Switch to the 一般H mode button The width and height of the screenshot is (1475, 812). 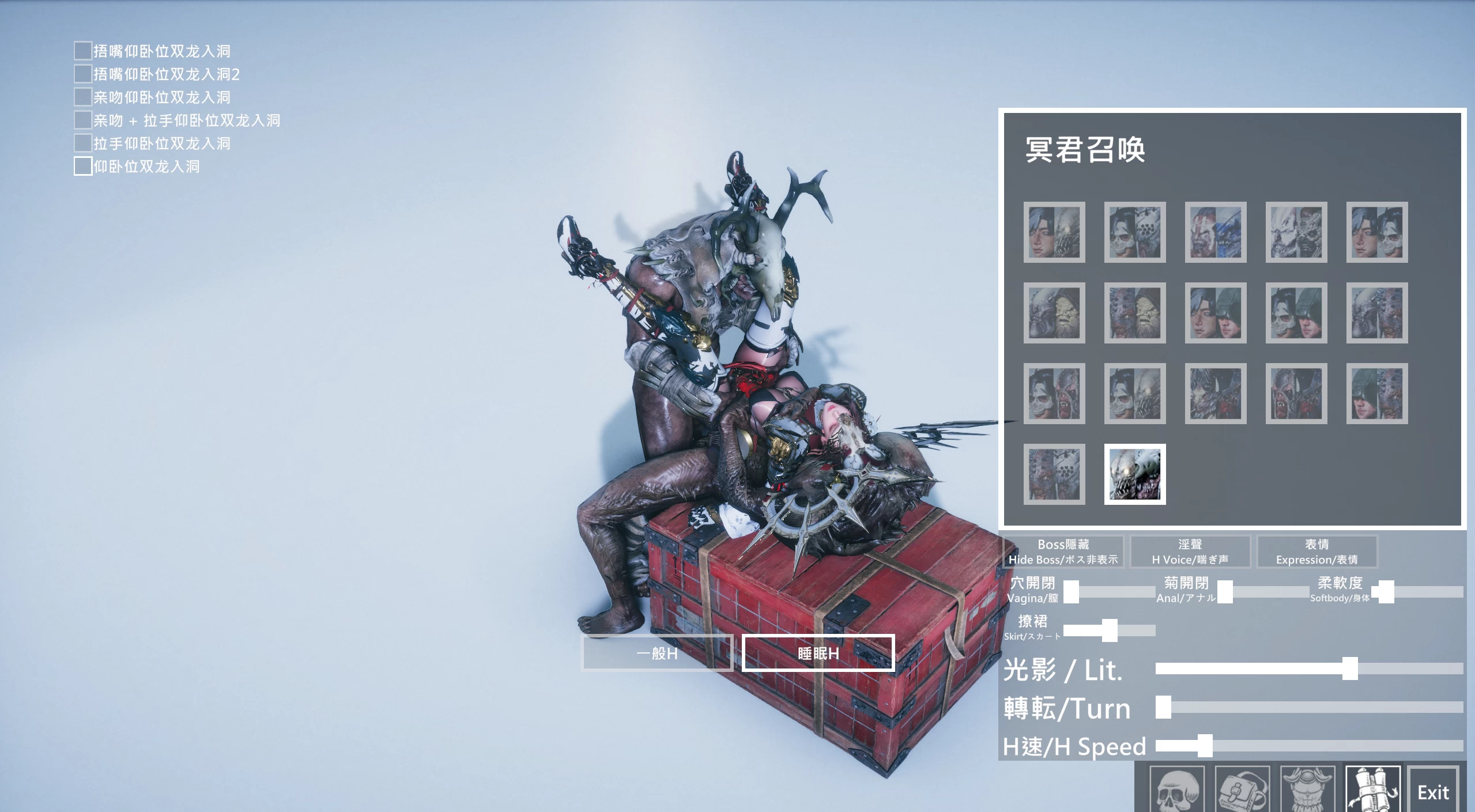tap(657, 653)
